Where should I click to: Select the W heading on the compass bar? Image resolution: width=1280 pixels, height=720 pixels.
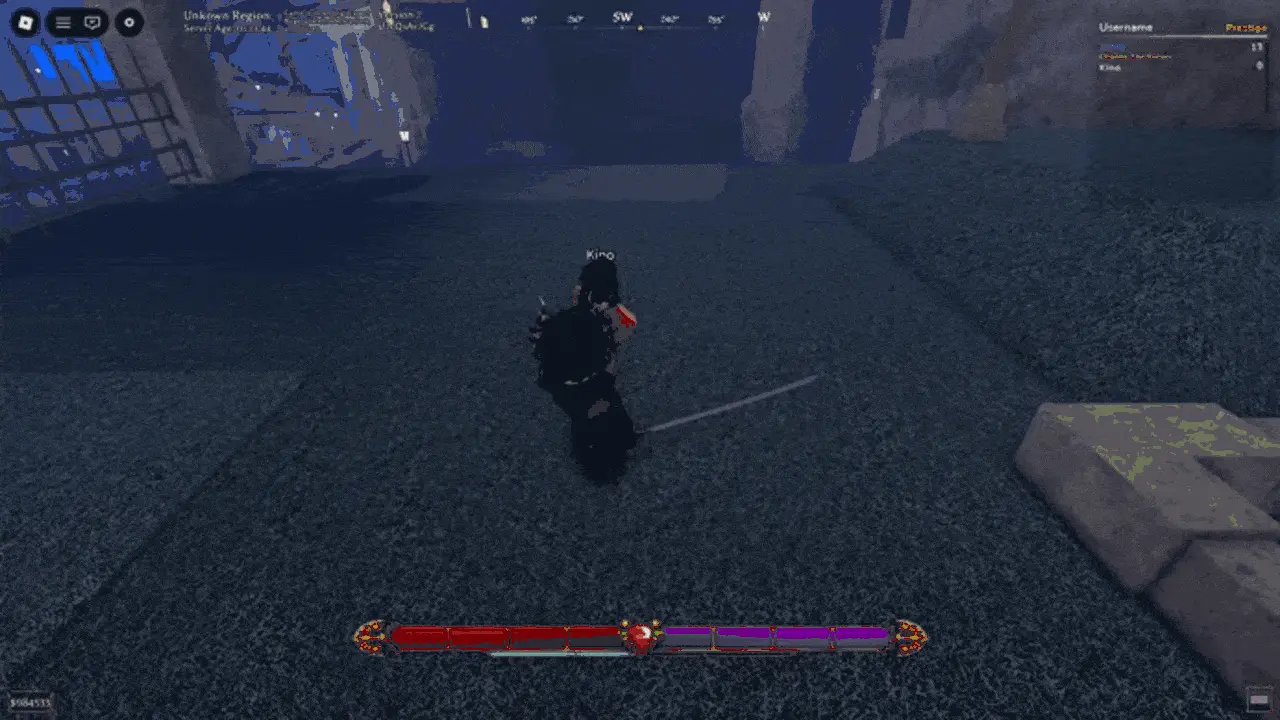tap(765, 17)
